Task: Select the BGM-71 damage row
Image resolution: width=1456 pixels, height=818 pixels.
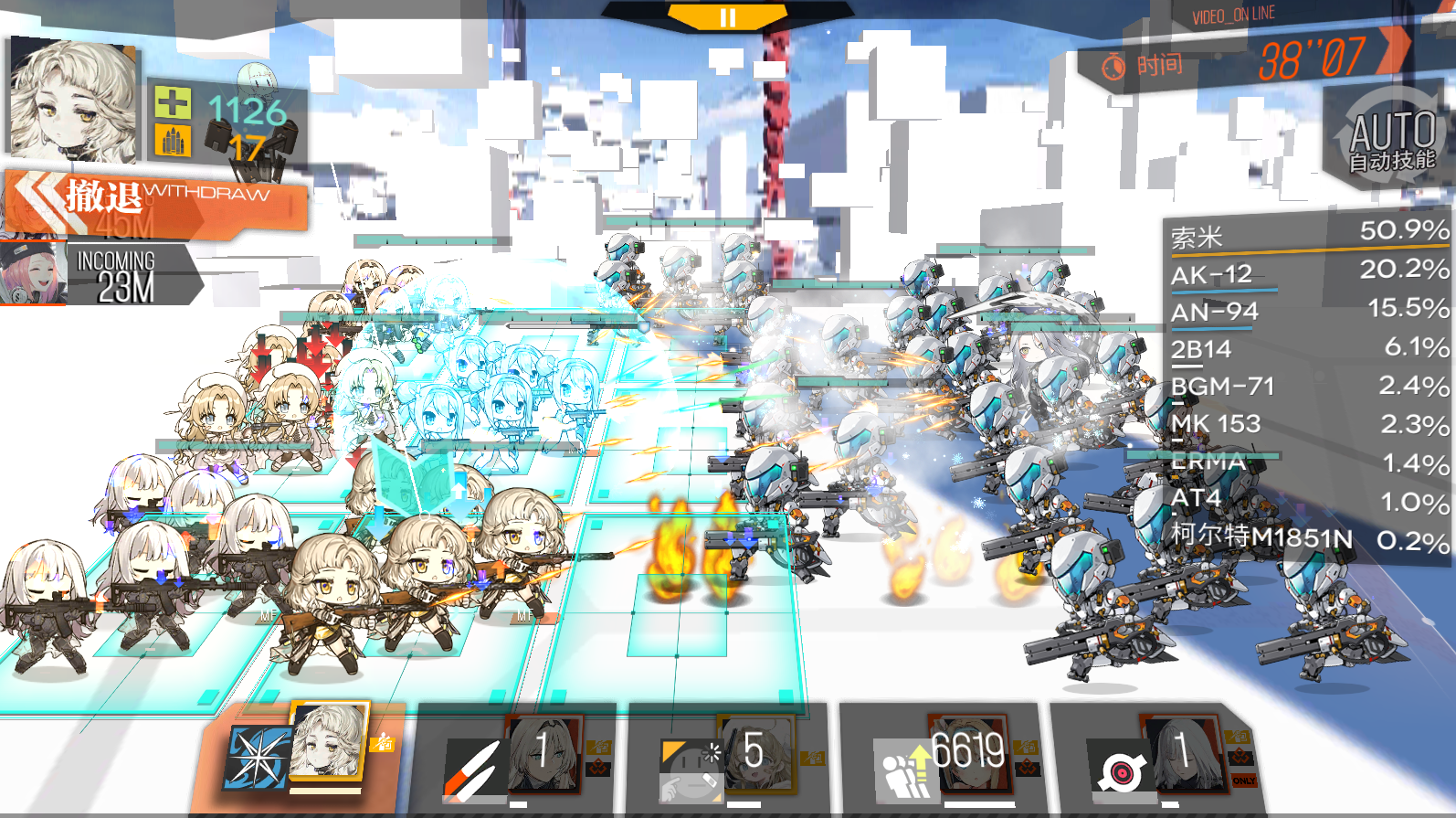Action: 1308,387
